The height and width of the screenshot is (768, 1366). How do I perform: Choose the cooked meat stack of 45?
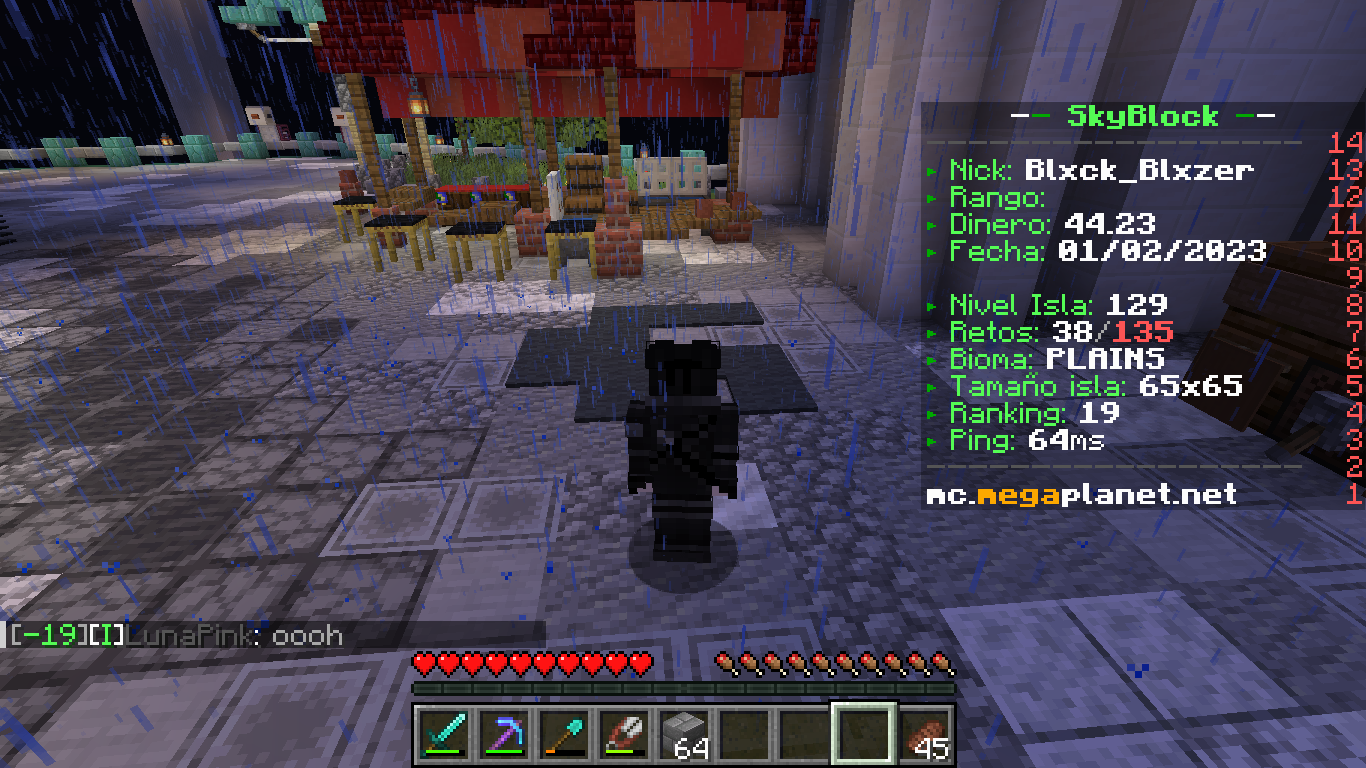[x=925, y=734]
